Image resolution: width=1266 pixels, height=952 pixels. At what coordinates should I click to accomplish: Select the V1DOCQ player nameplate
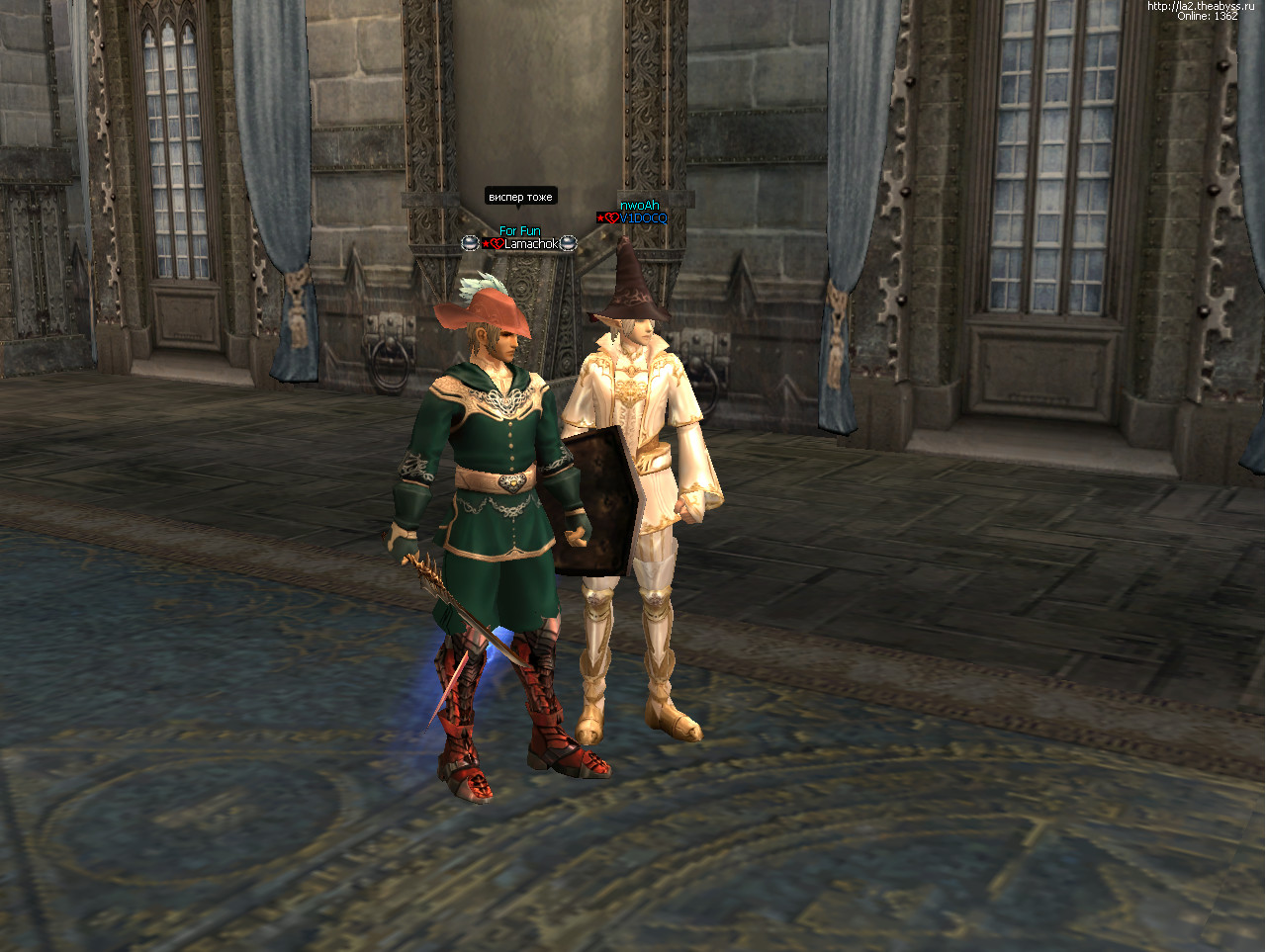(642, 218)
